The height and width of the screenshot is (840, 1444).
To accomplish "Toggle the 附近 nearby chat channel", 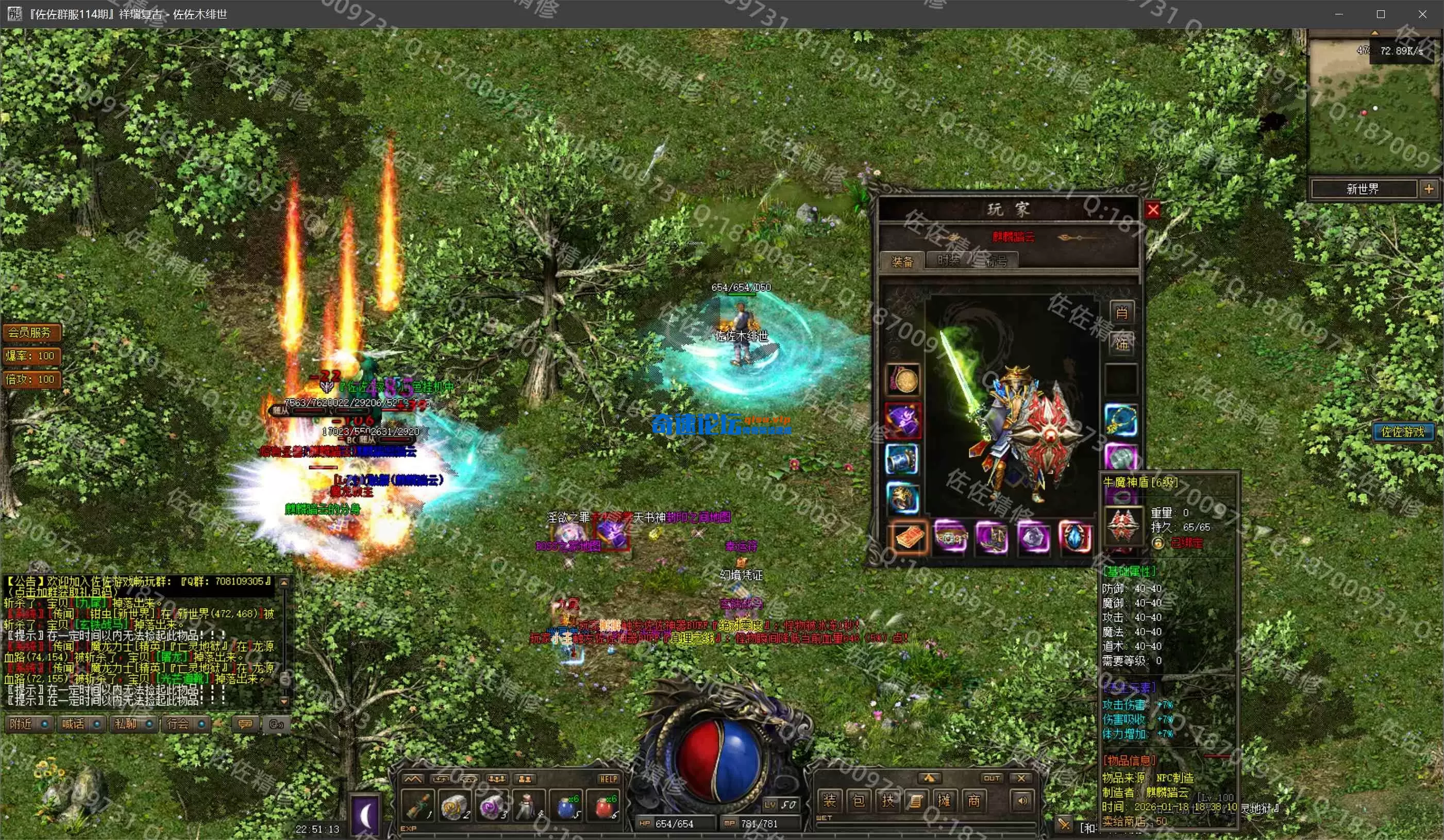I will 30,724.
